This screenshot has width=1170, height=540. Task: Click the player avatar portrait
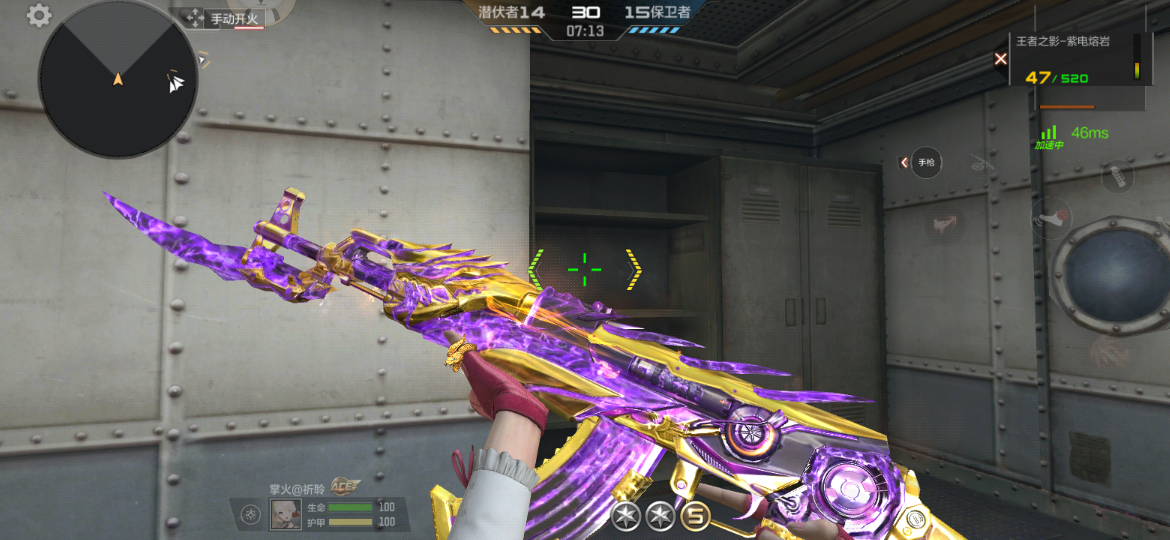click(x=286, y=514)
